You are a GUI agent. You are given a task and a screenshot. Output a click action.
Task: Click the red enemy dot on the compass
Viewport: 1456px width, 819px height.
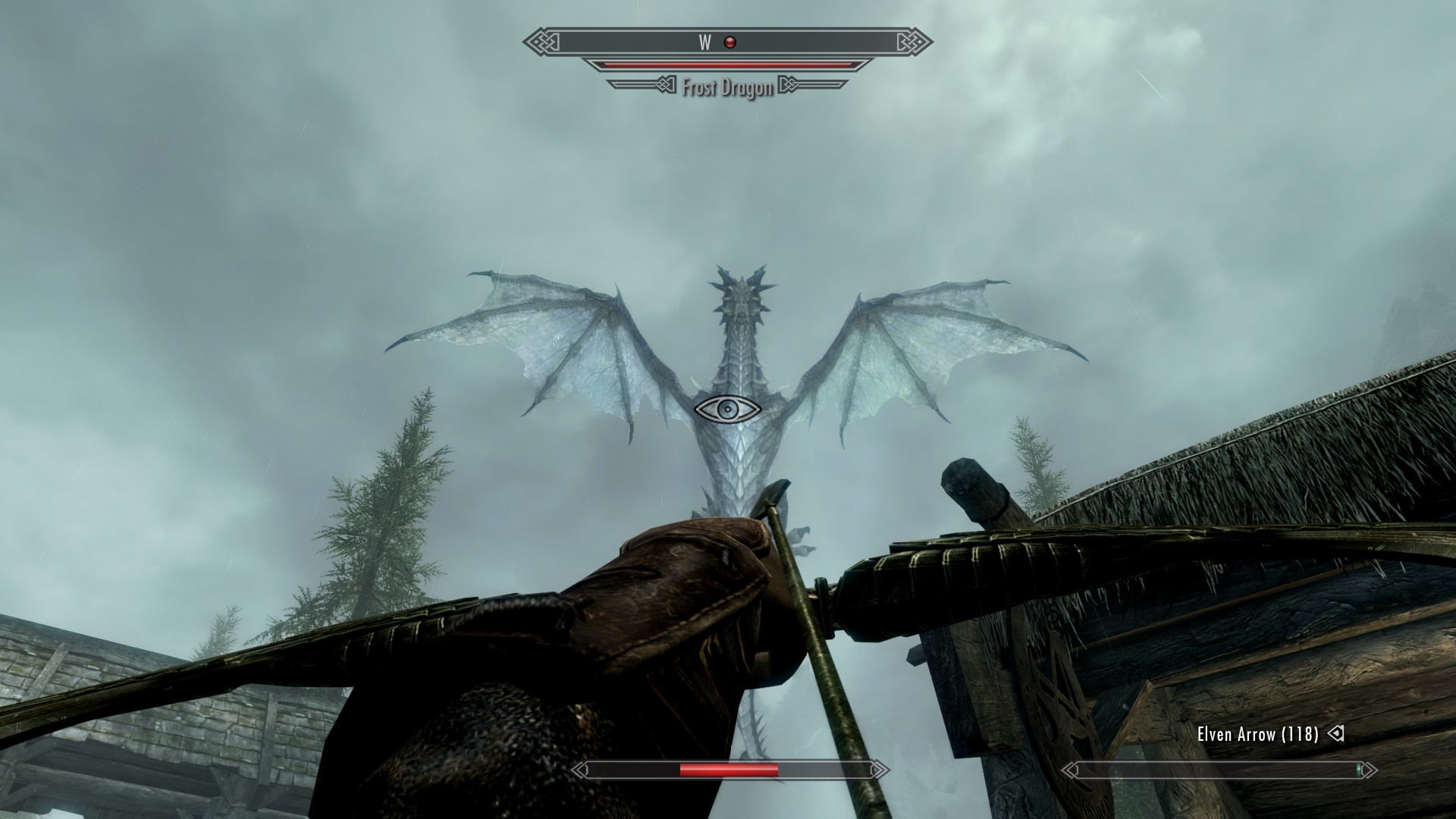click(x=730, y=42)
